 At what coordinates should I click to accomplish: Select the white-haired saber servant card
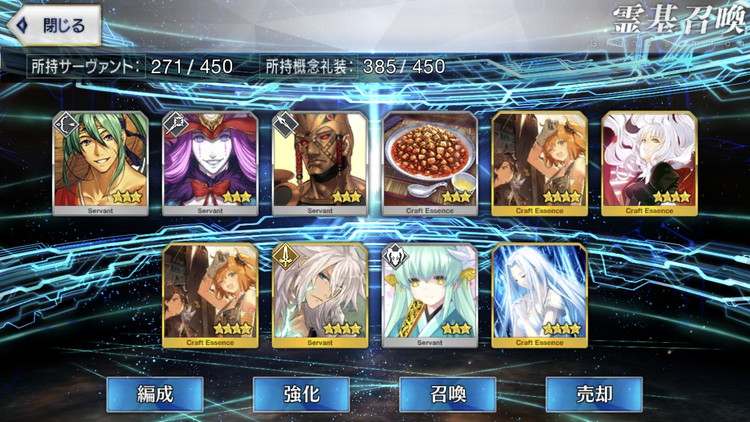coord(320,294)
